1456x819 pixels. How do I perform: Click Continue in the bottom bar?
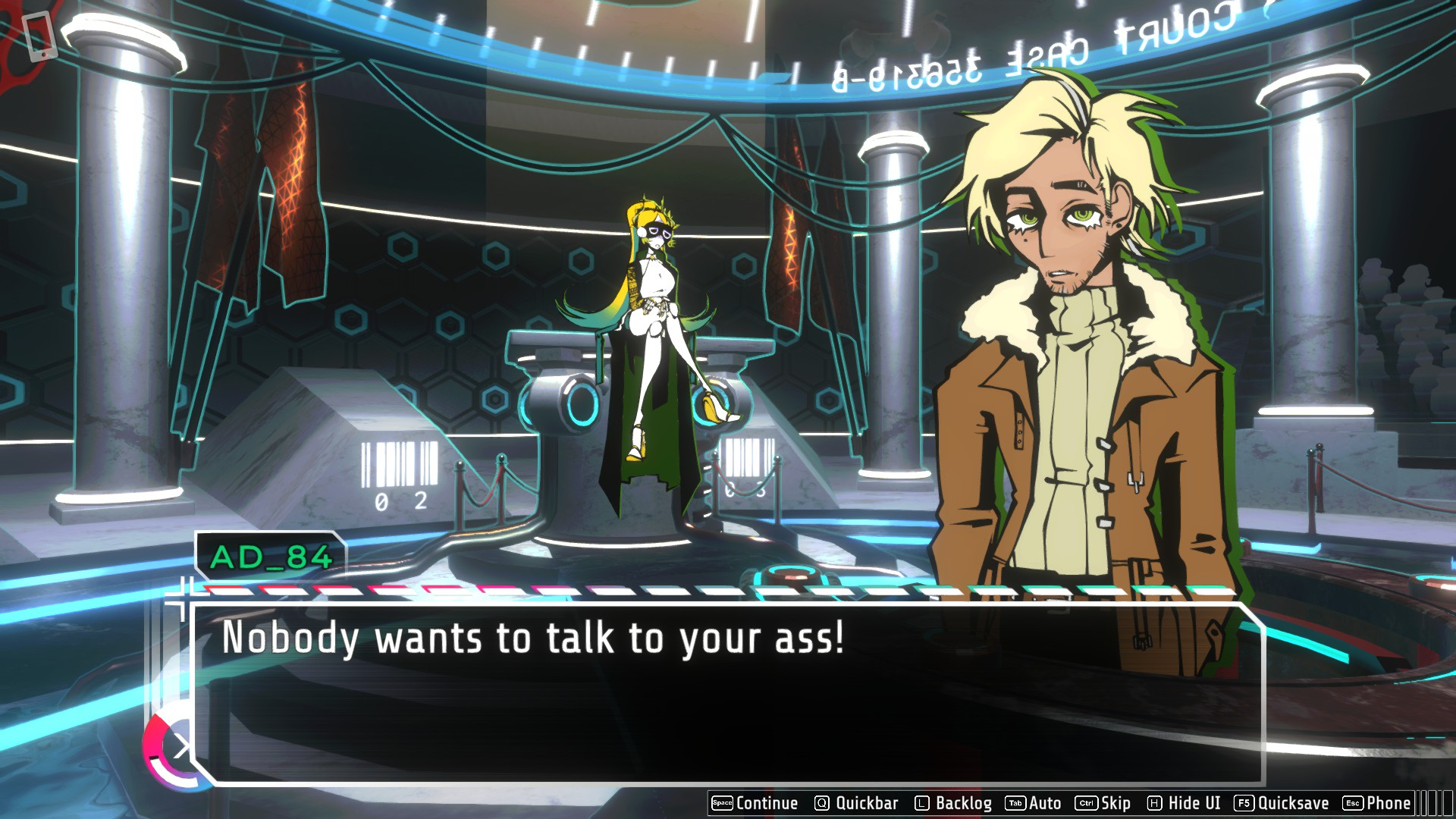pos(755,803)
